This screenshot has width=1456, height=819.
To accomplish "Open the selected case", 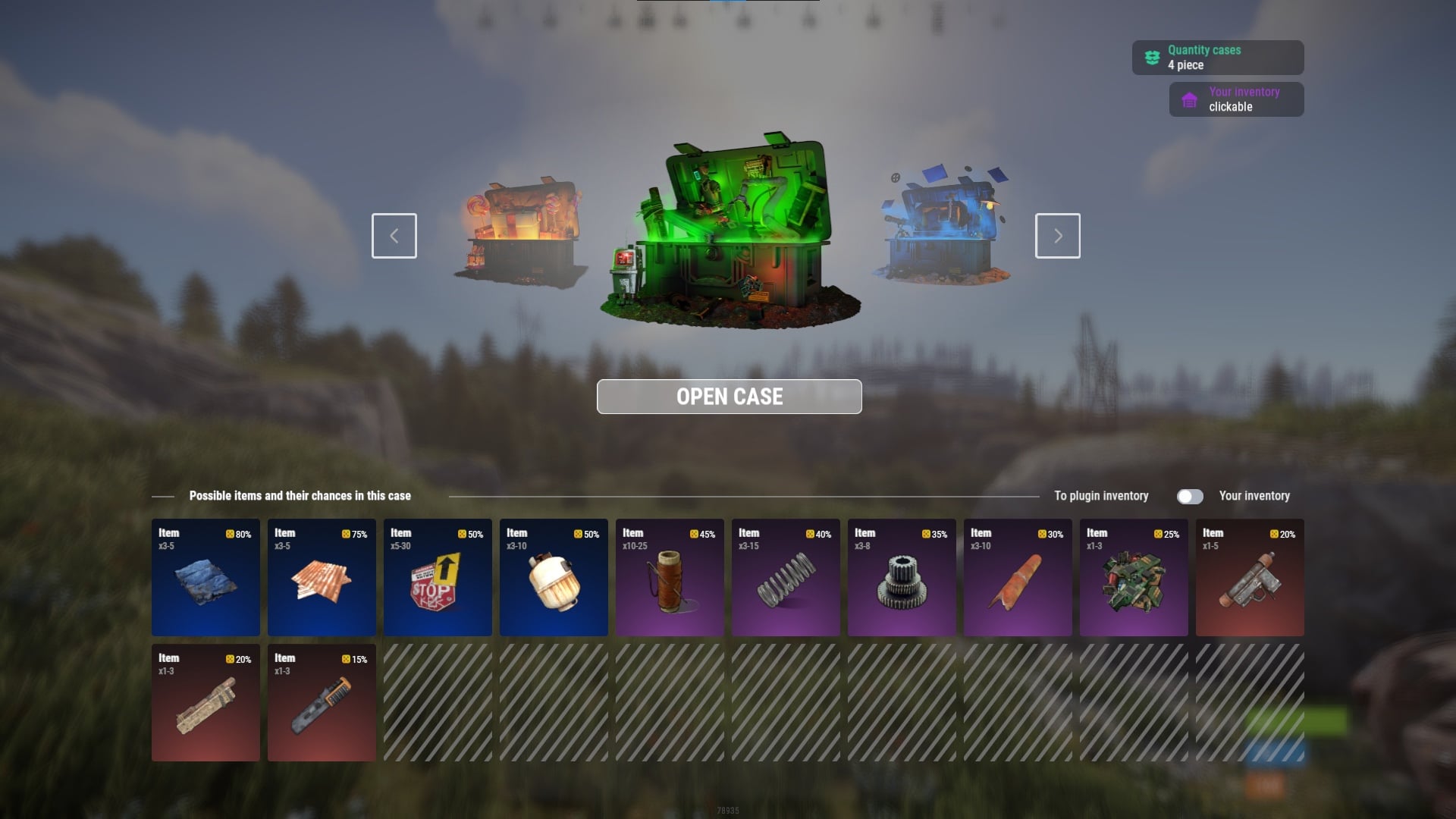I will point(729,397).
